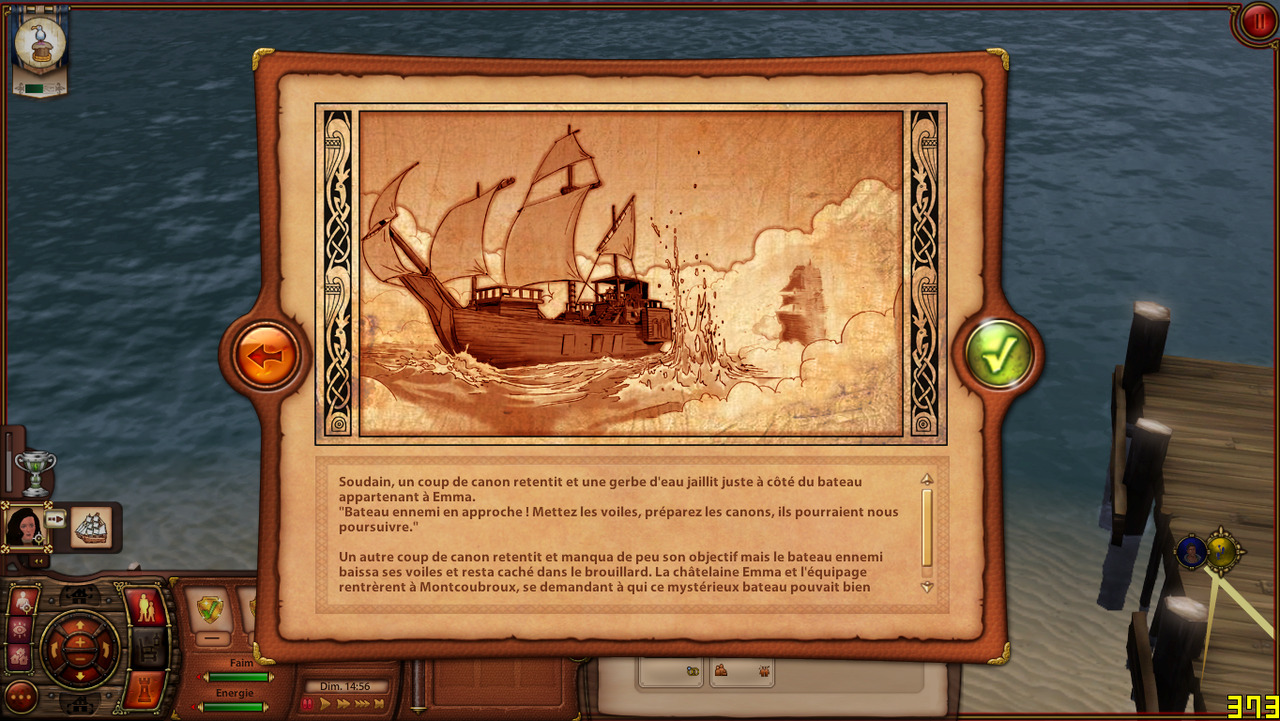Switch to the two-figures Sim mode button

(x=145, y=606)
